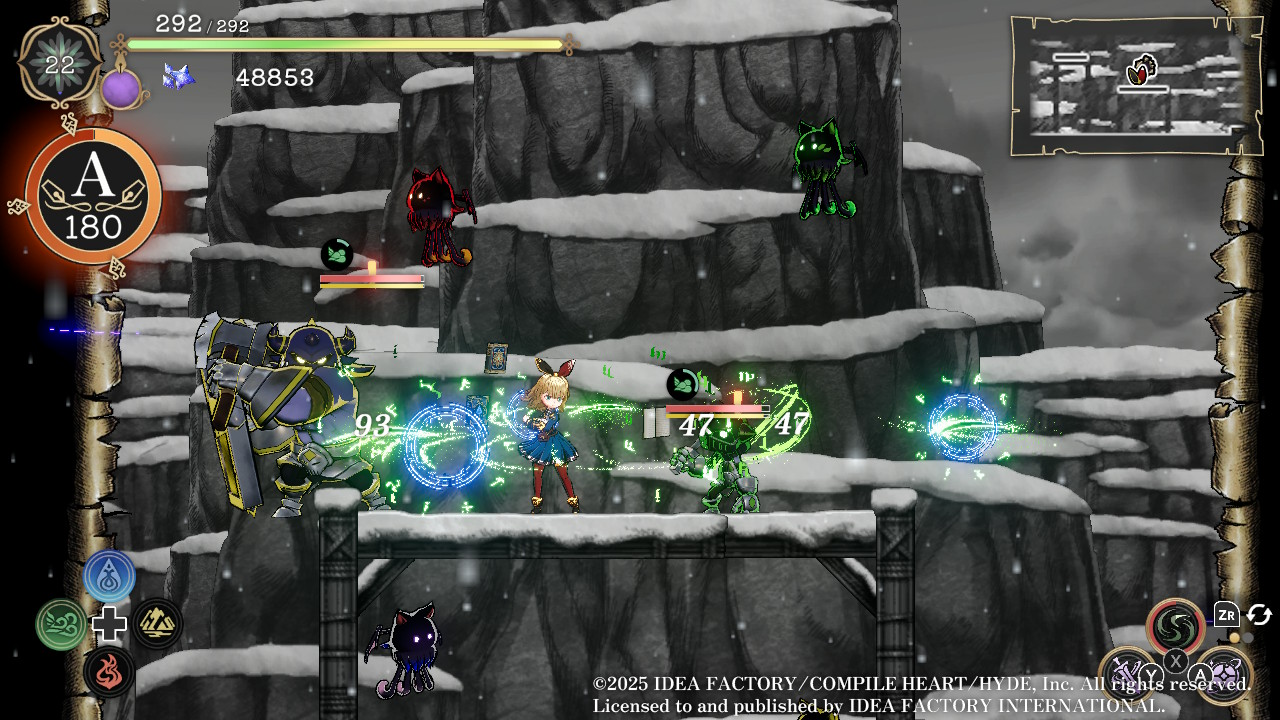
Task: Click the purple ink orb
Action: (121, 89)
